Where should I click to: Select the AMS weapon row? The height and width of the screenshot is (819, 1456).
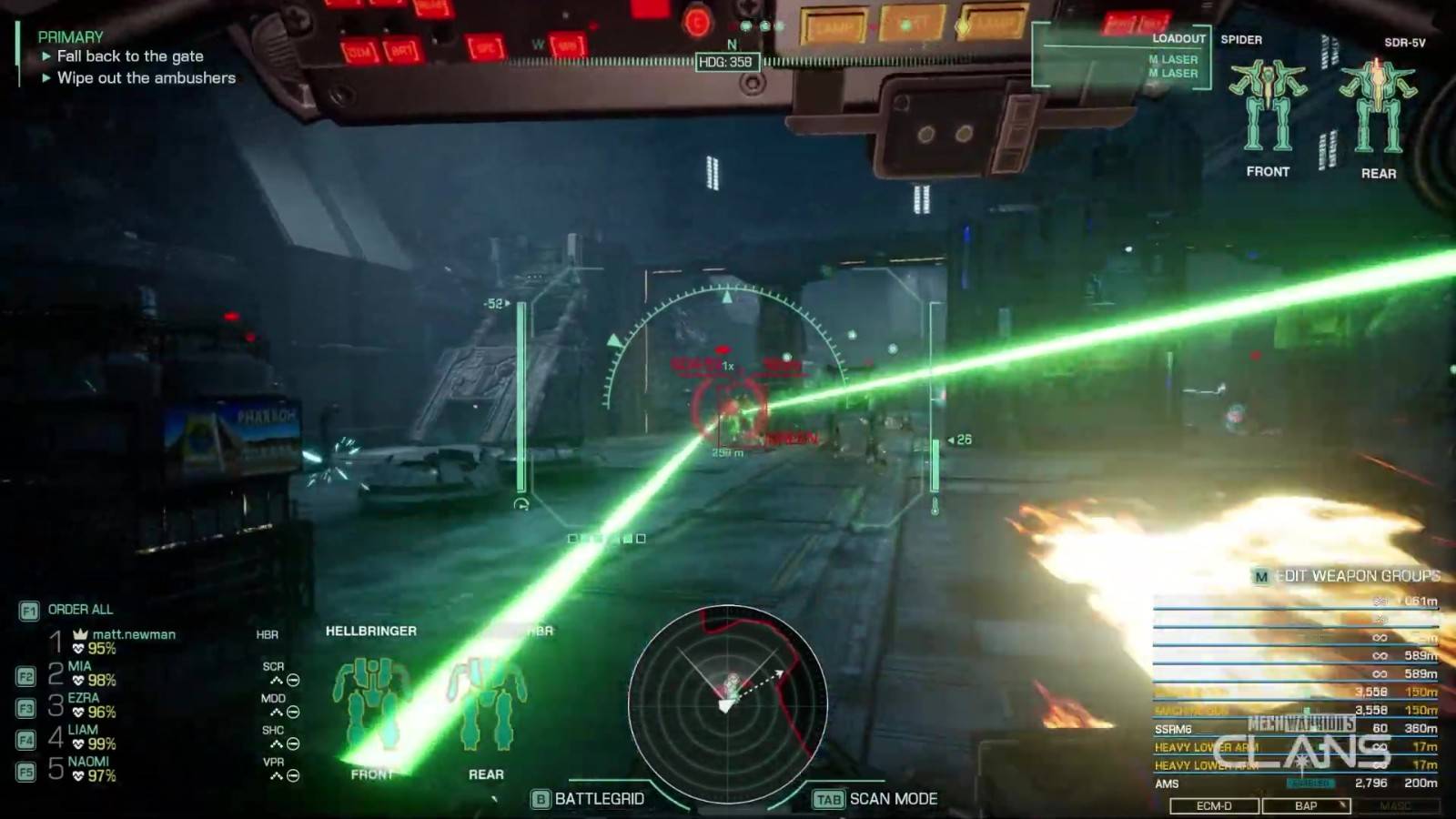coord(1294,784)
